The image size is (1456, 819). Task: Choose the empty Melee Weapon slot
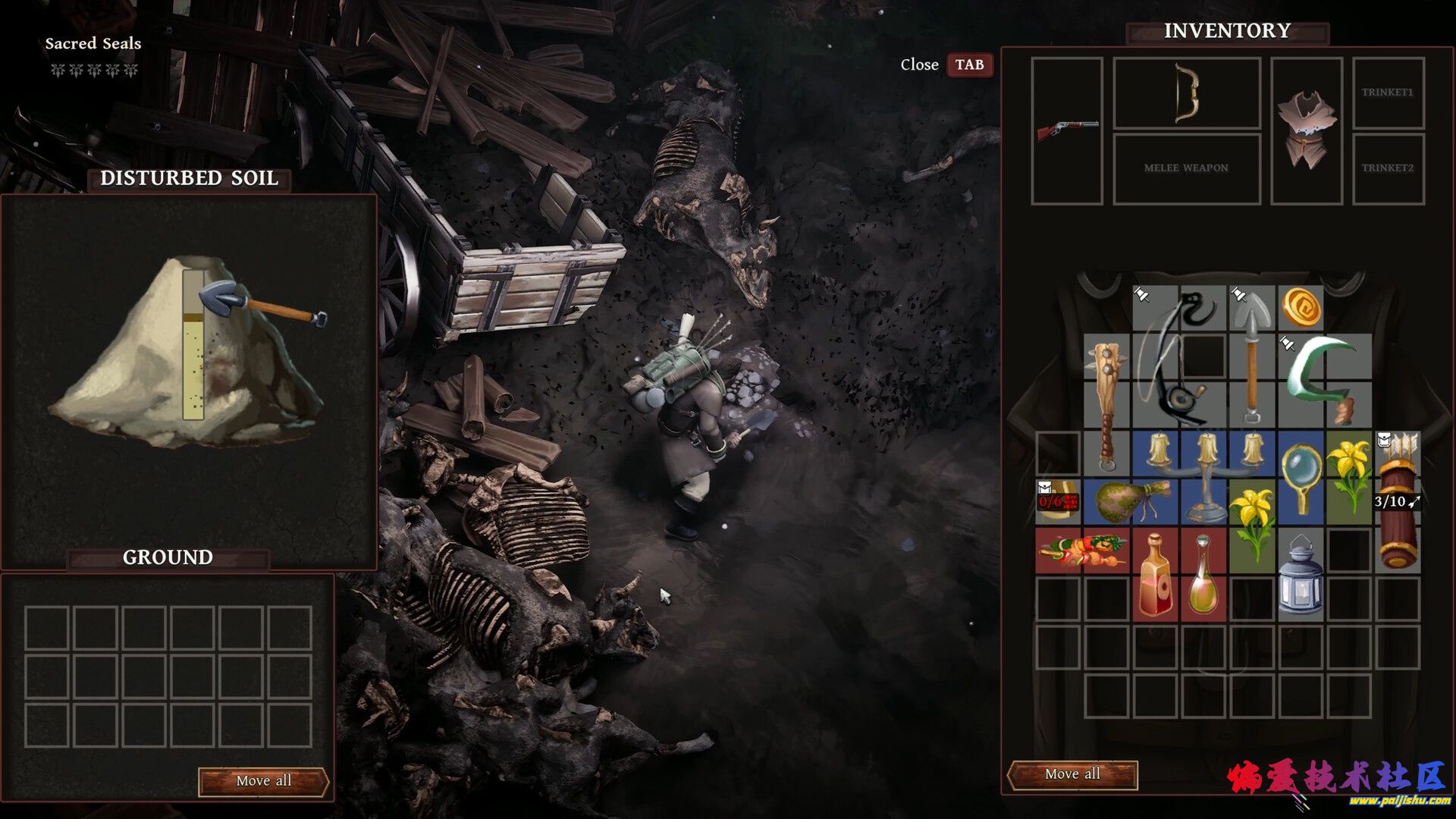pos(1186,168)
